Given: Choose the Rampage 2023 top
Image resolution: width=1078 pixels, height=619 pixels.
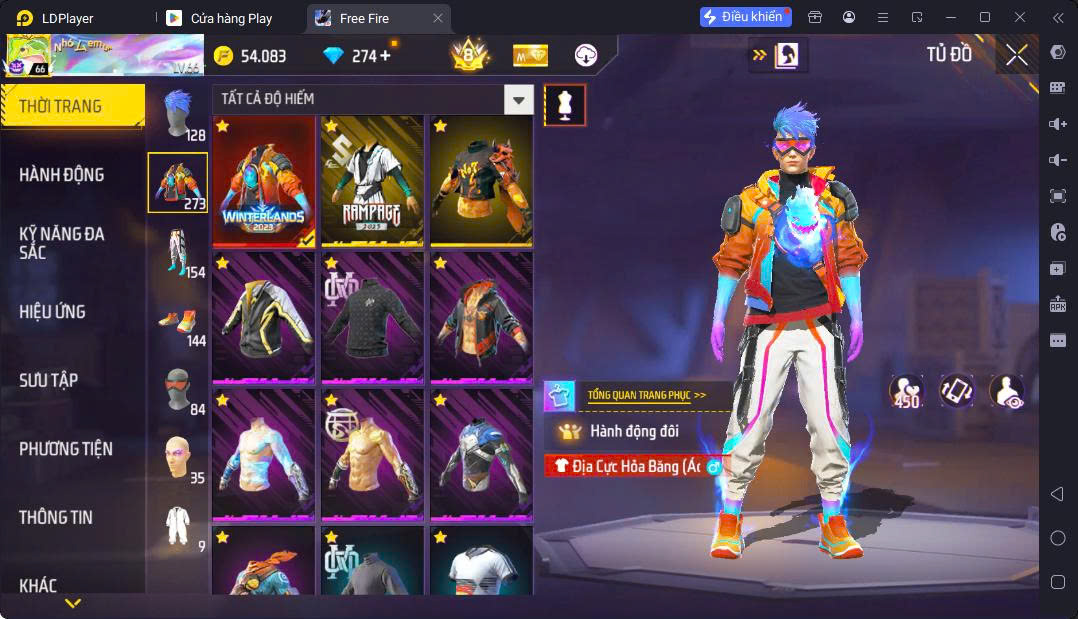Looking at the screenshot, I should tap(372, 181).
